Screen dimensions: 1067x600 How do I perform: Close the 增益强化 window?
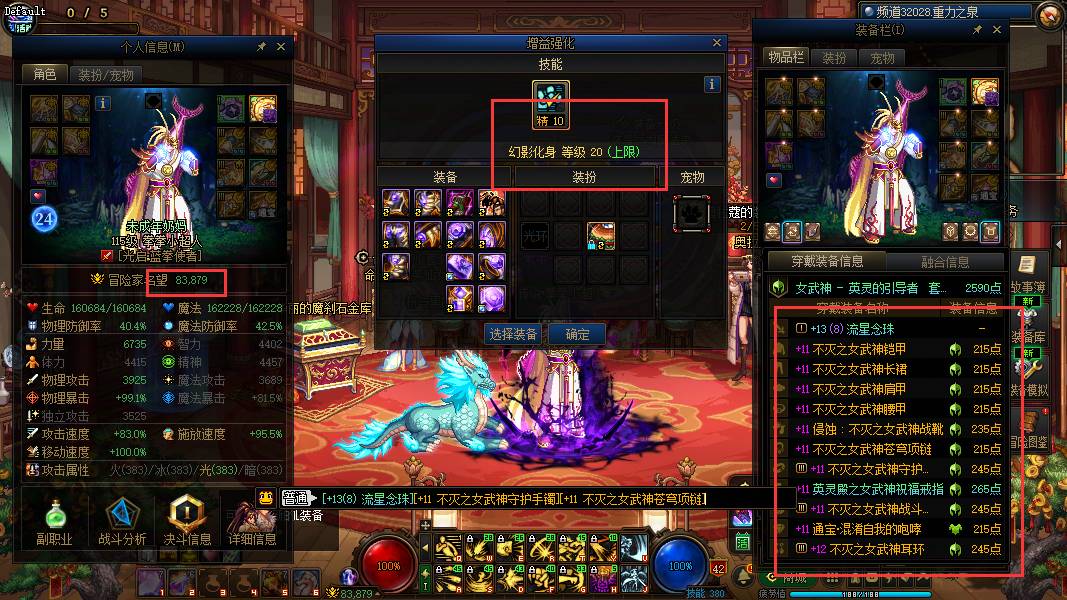point(717,43)
